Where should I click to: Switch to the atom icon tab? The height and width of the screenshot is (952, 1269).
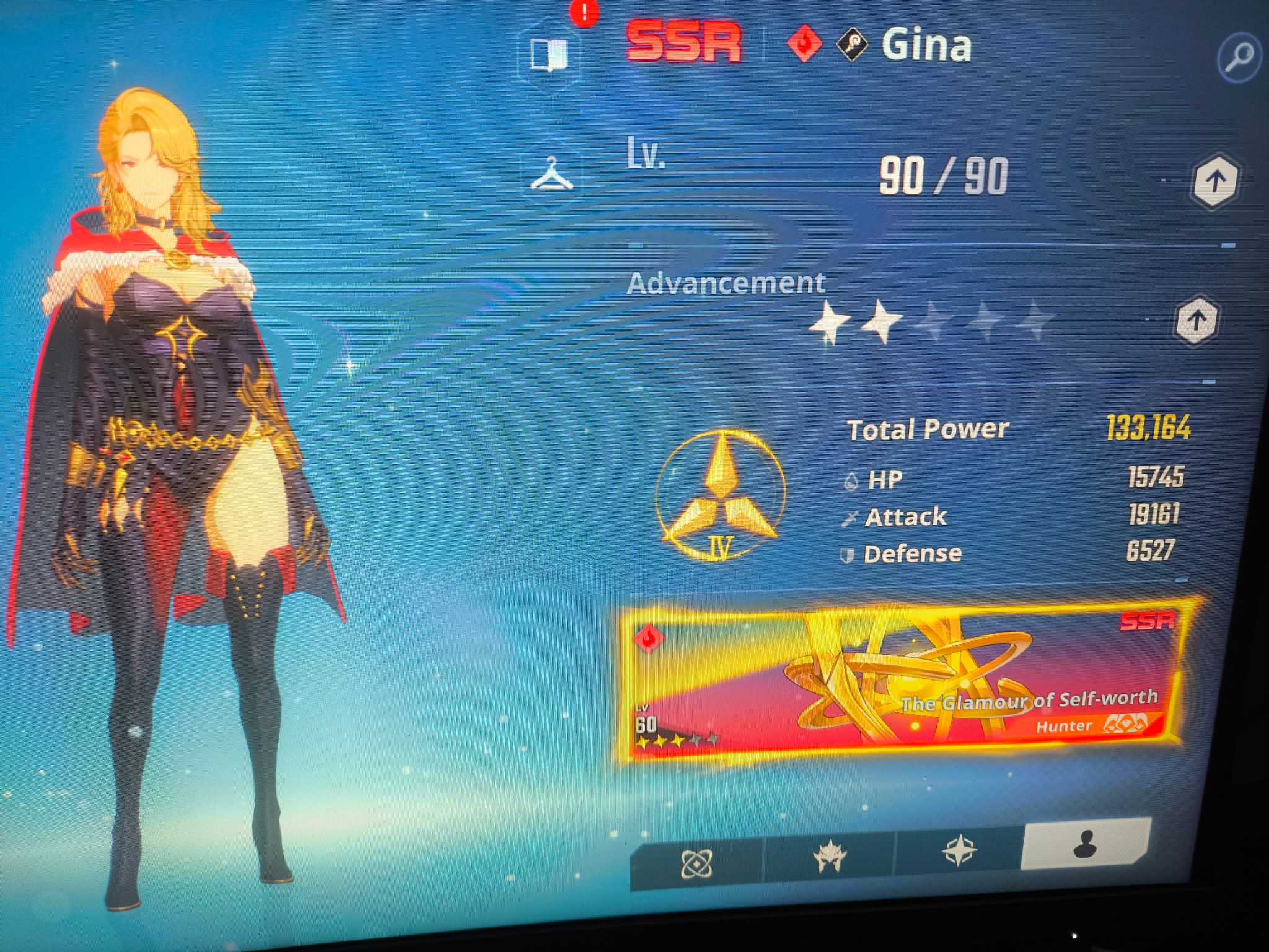click(x=696, y=863)
